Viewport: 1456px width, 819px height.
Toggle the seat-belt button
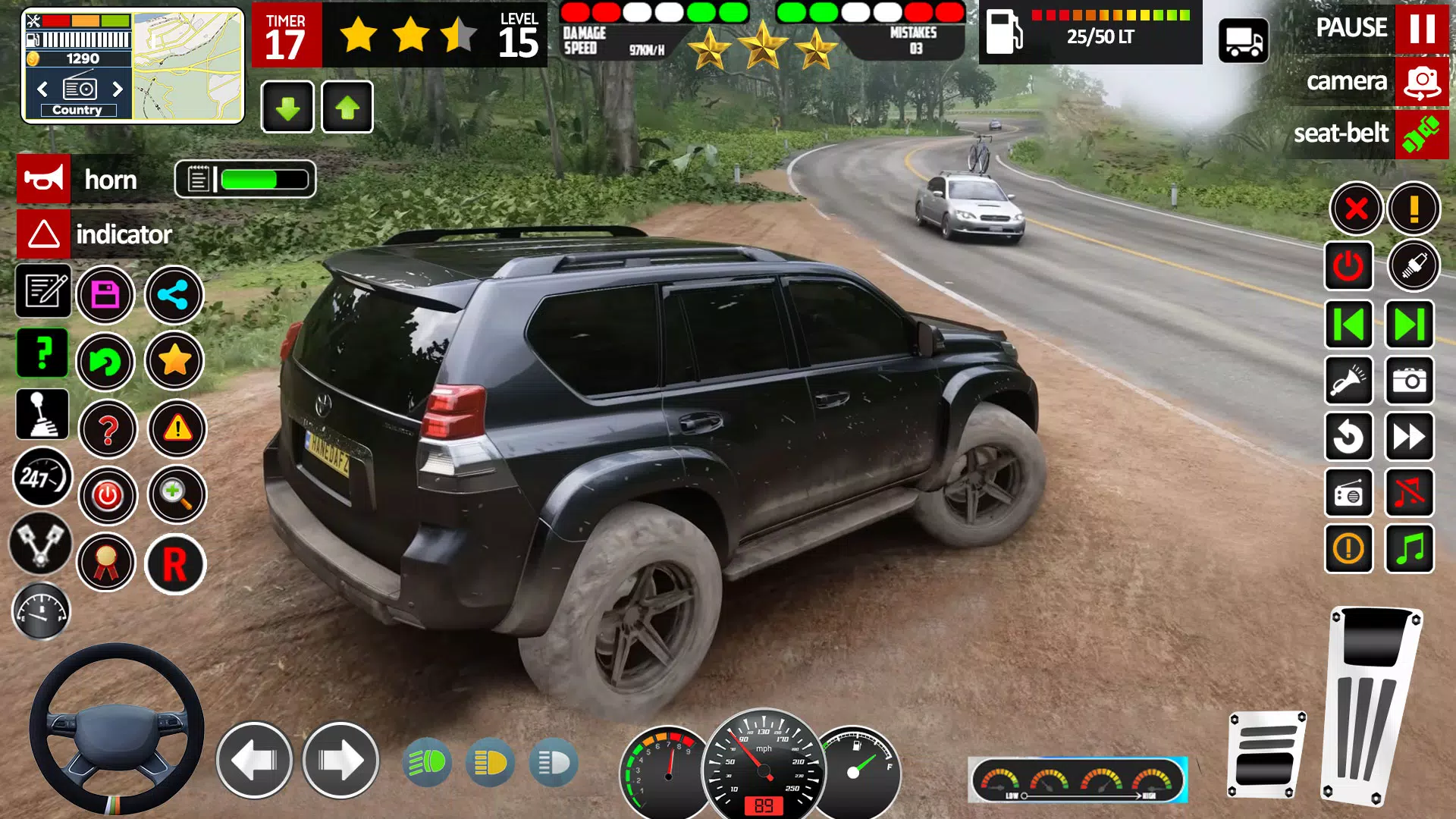point(1421,134)
